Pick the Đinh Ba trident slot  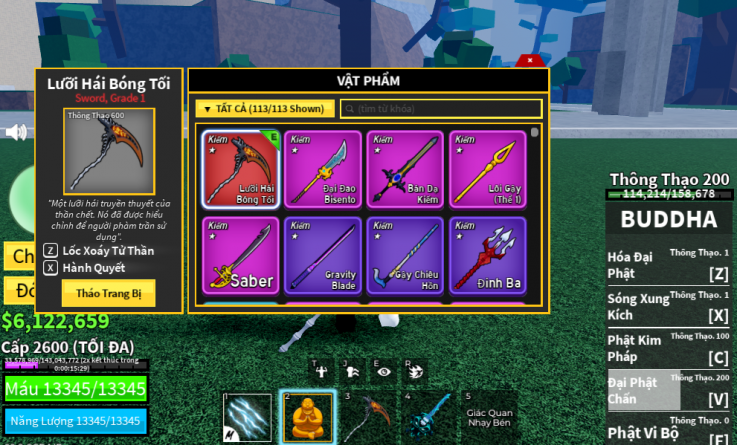pos(487,255)
